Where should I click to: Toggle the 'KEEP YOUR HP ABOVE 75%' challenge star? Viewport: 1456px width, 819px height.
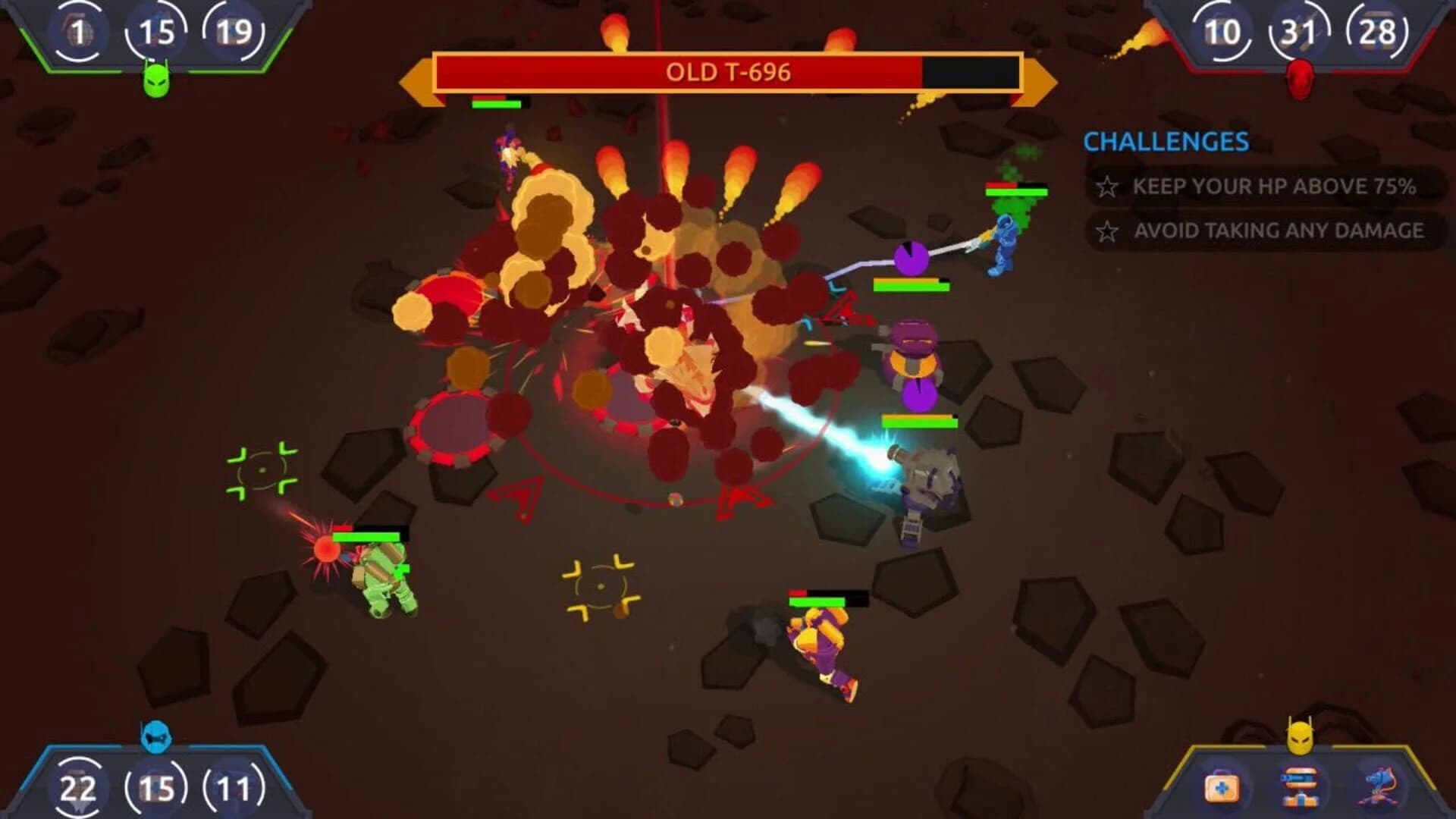1107,185
